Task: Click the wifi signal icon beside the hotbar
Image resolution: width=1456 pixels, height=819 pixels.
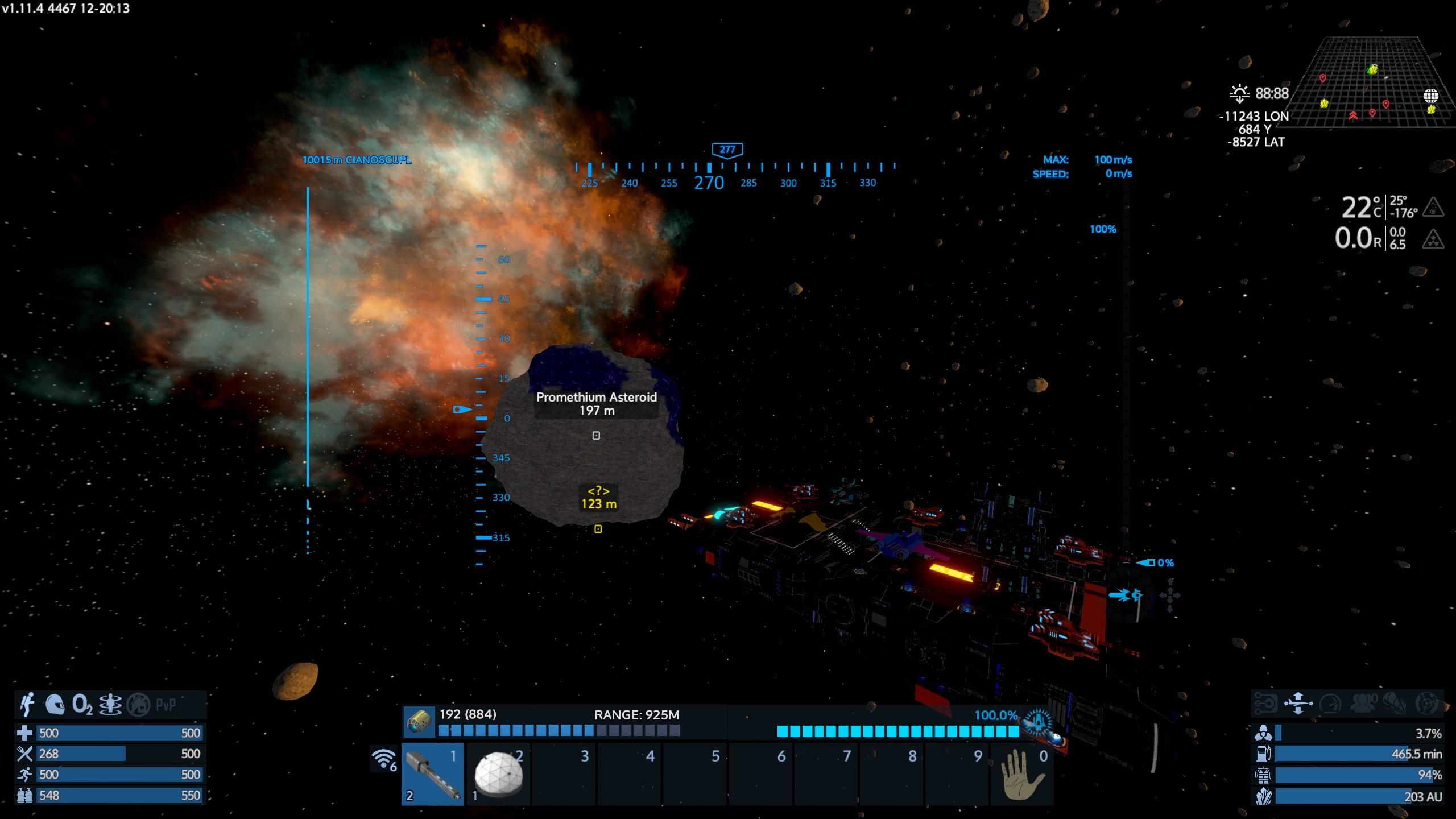Action: (384, 759)
